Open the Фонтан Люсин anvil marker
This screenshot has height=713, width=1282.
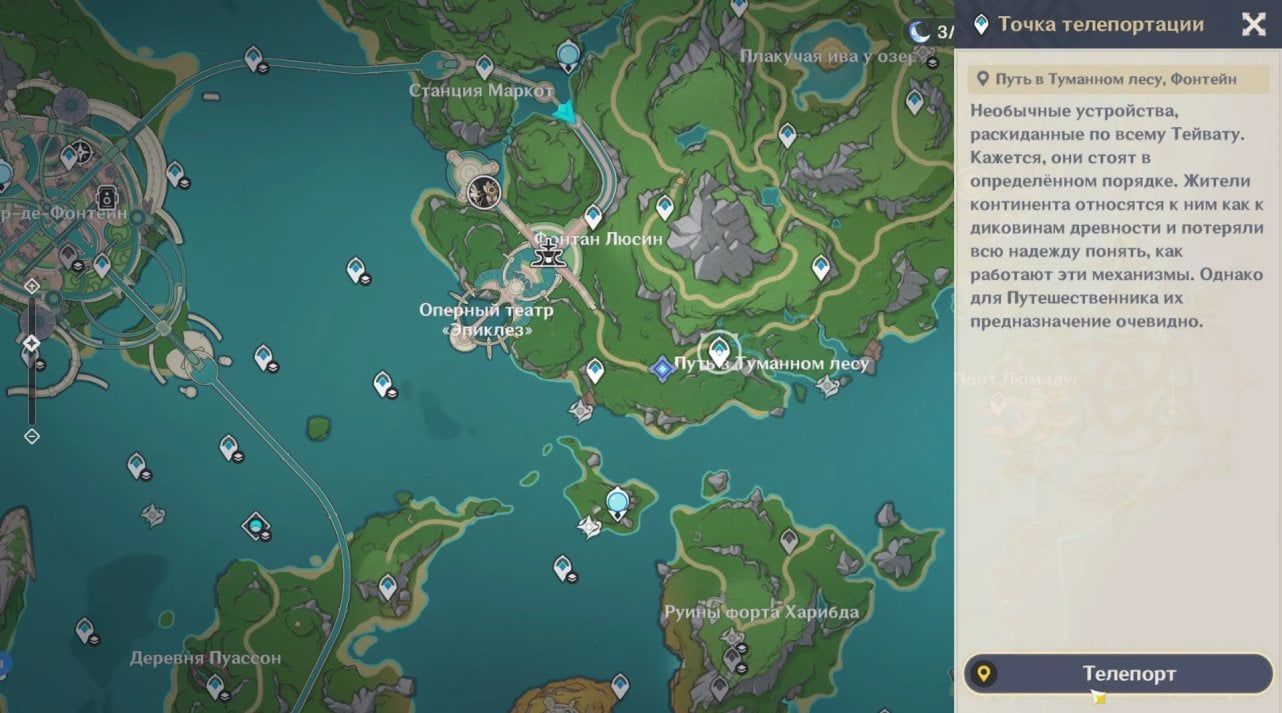click(546, 255)
